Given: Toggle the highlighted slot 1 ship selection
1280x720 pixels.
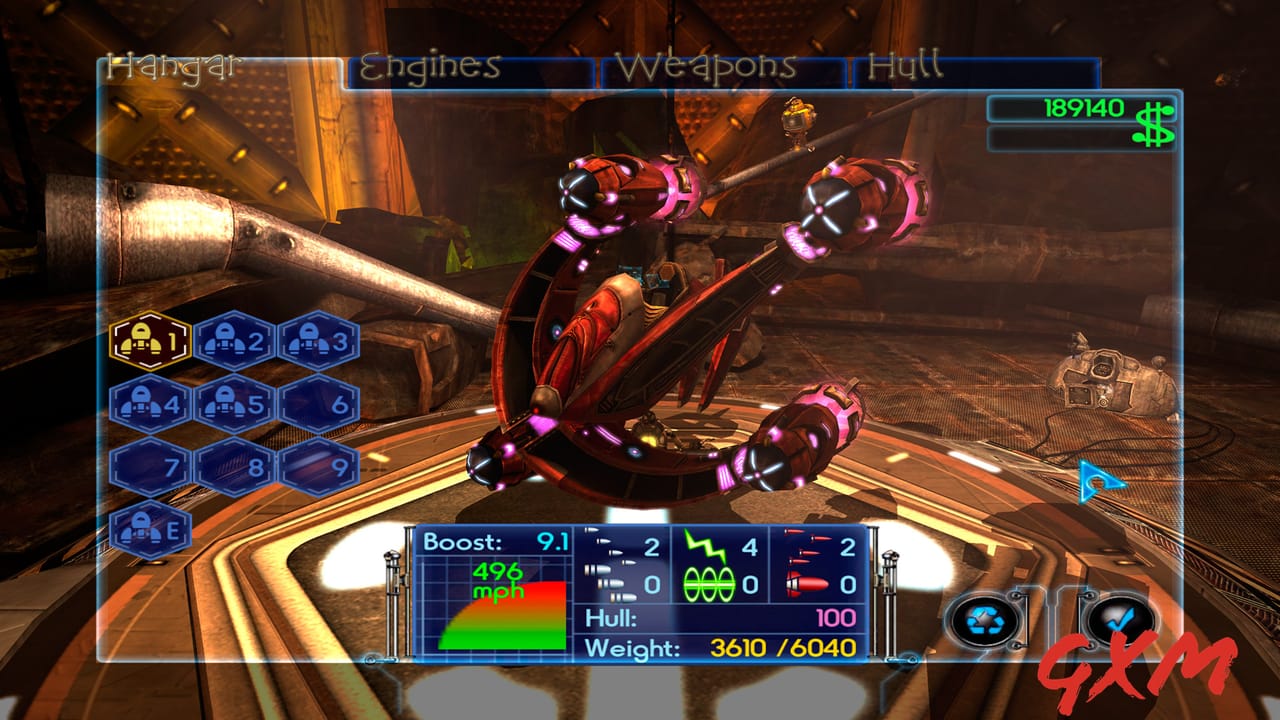Looking at the screenshot, I should tap(147, 340).
